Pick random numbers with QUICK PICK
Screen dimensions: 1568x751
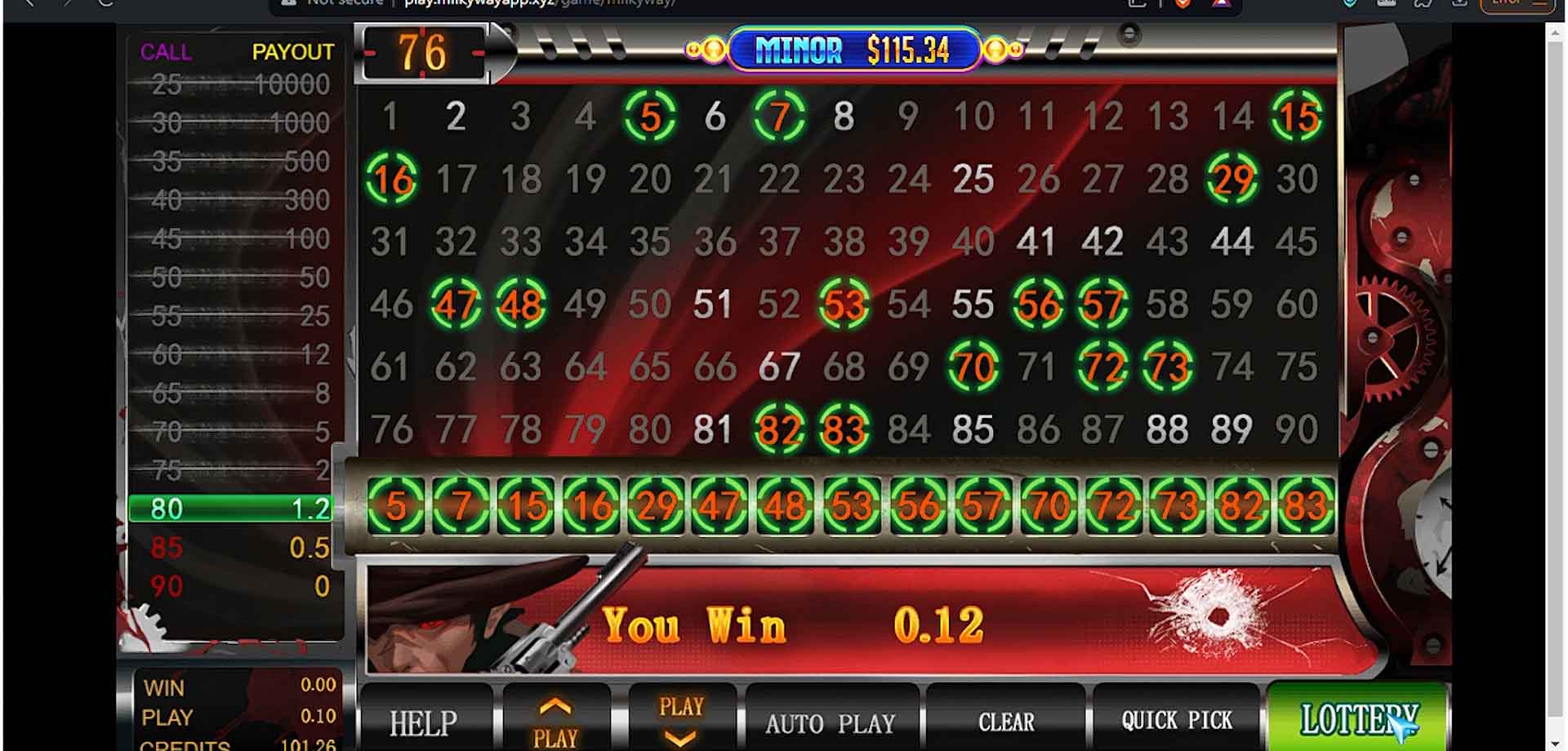pyautogui.click(x=1176, y=721)
